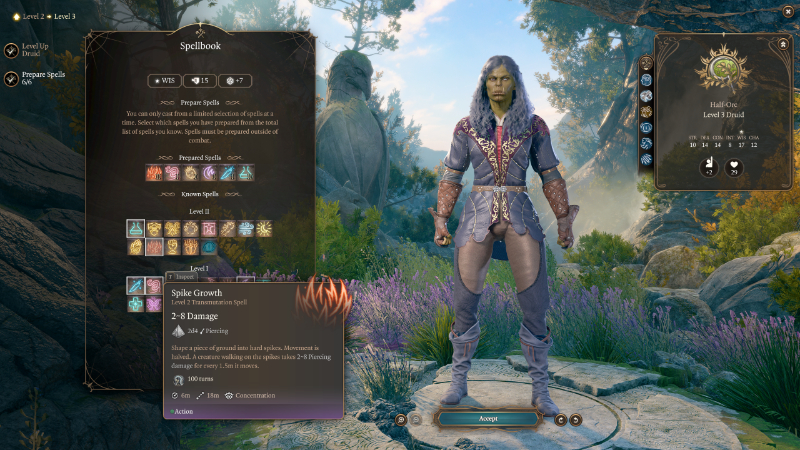Select the highlighted flask spell under Level II
800x450 pixels.
tap(136, 229)
